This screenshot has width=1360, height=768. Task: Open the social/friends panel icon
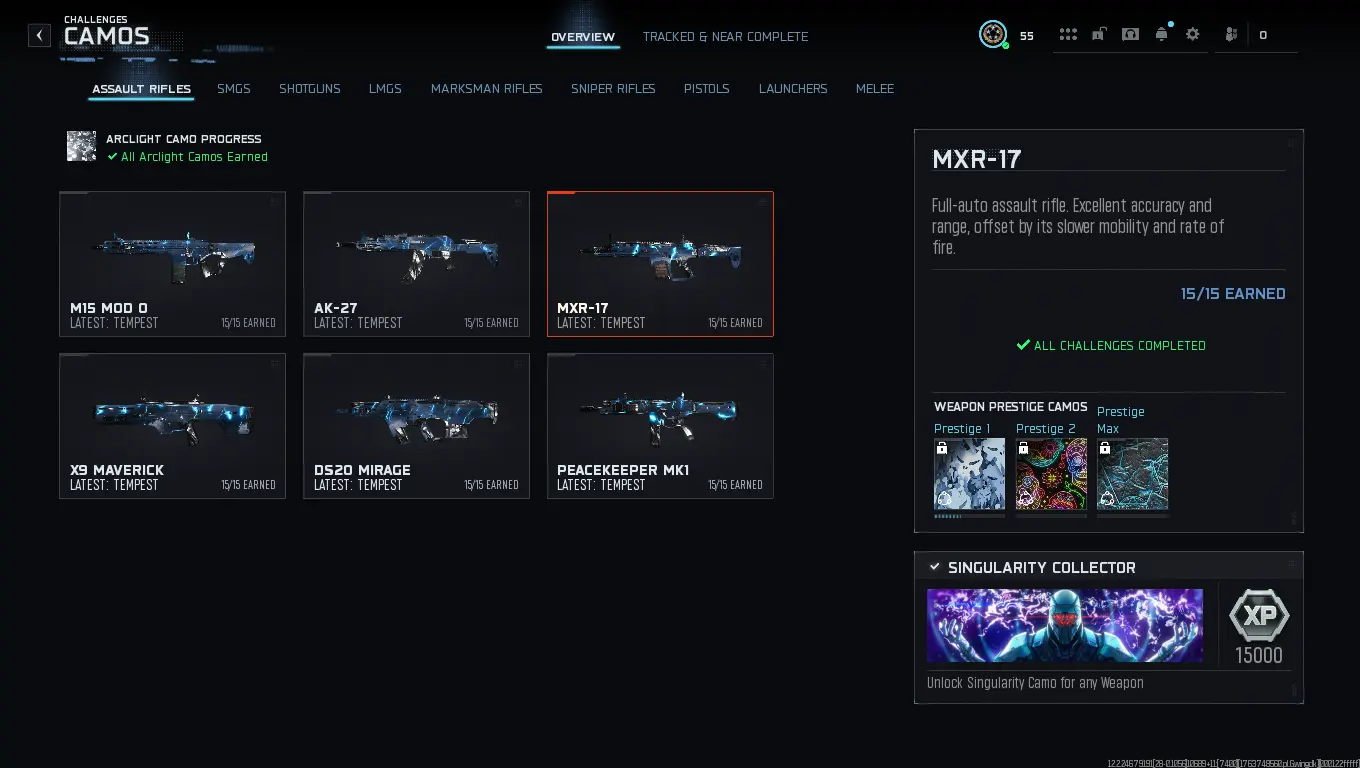tap(1231, 34)
